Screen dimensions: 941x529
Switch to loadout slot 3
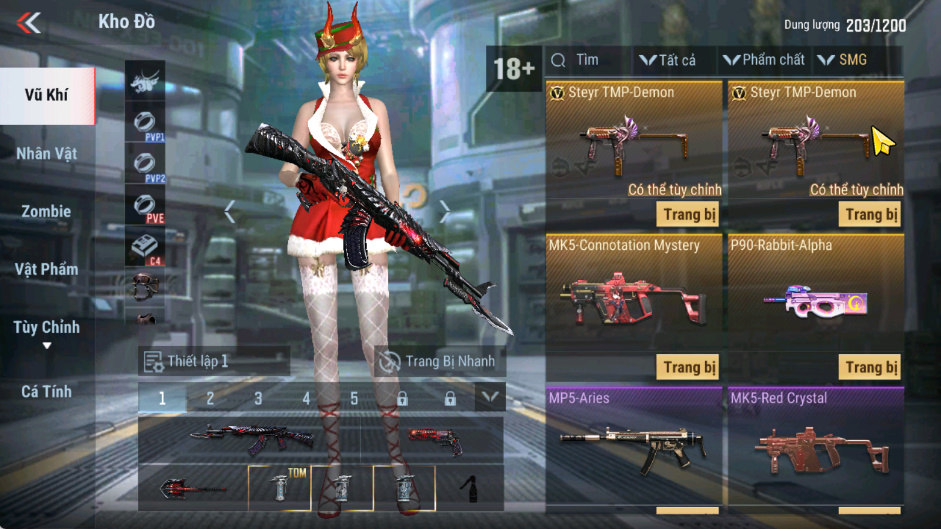258,398
